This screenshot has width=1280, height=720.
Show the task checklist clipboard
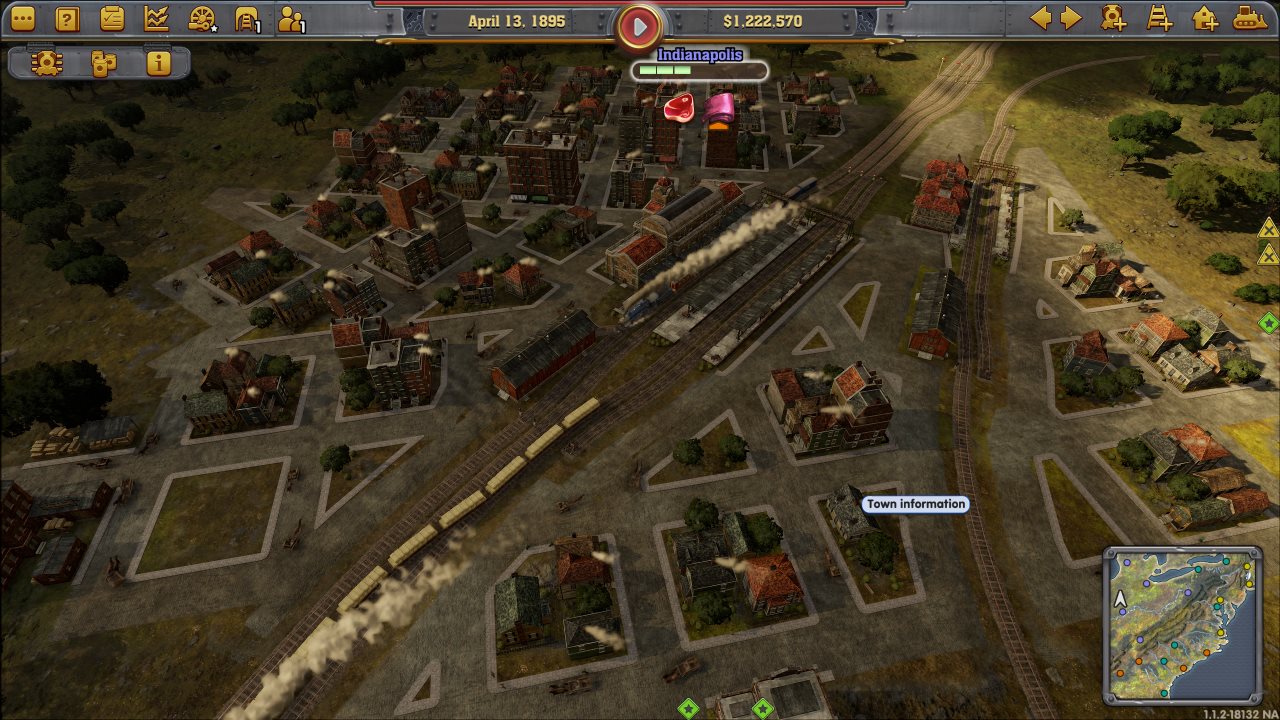[112, 19]
